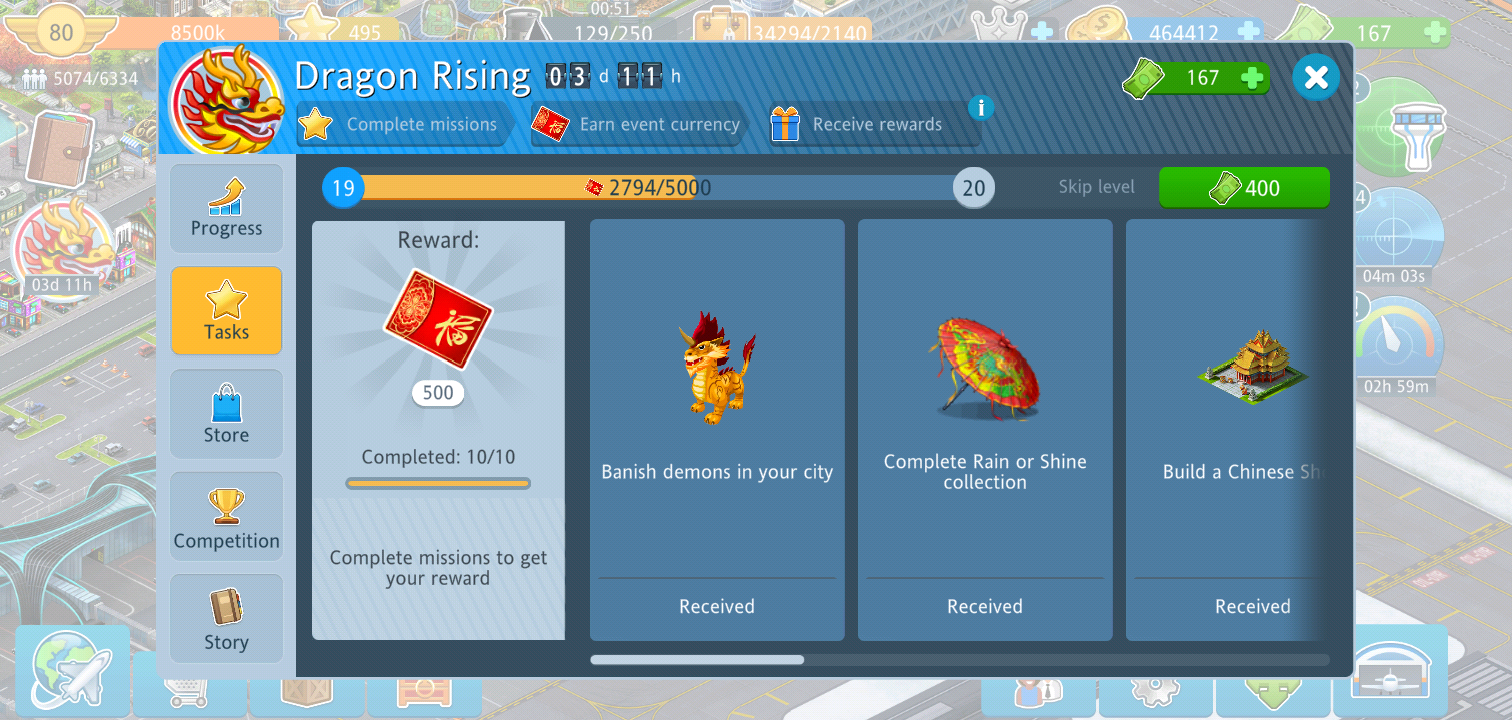Switch to the Store tab

pos(226,414)
